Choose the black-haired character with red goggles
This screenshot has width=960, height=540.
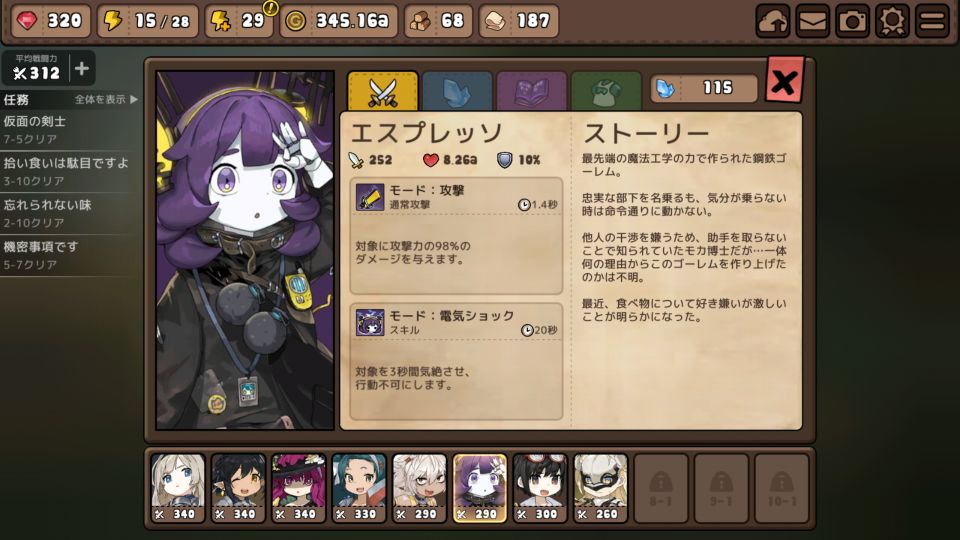click(x=540, y=487)
